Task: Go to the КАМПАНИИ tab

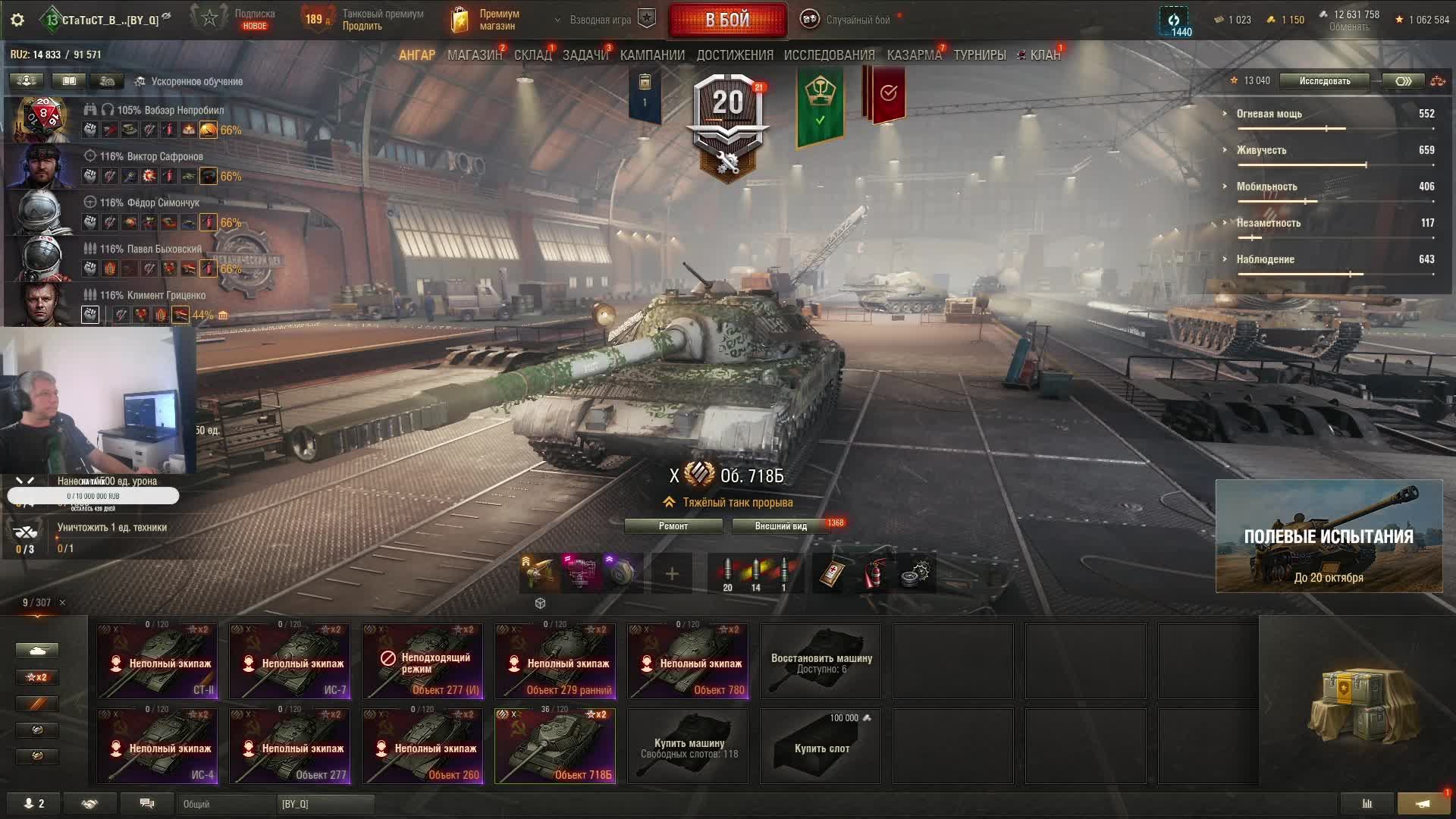Action: click(x=652, y=55)
